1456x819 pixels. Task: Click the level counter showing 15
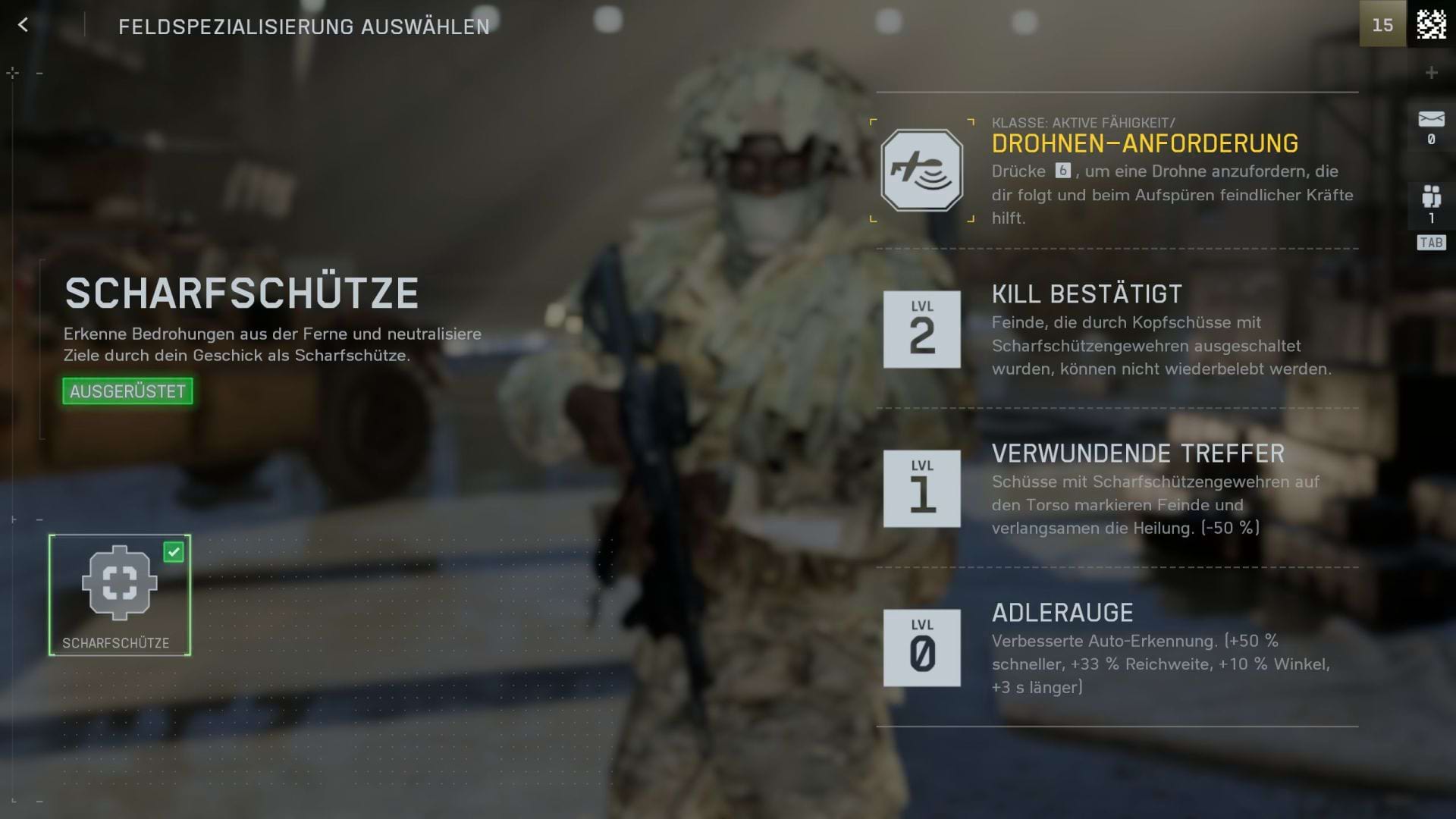[1382, 24]
